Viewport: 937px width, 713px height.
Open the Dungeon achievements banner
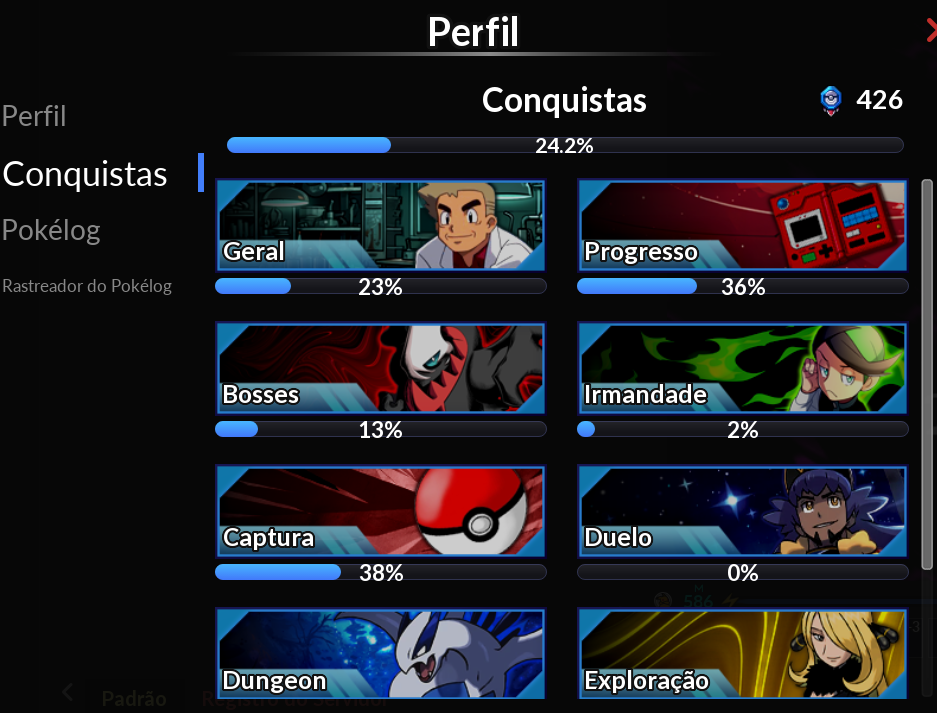click(x=380, y=653)
